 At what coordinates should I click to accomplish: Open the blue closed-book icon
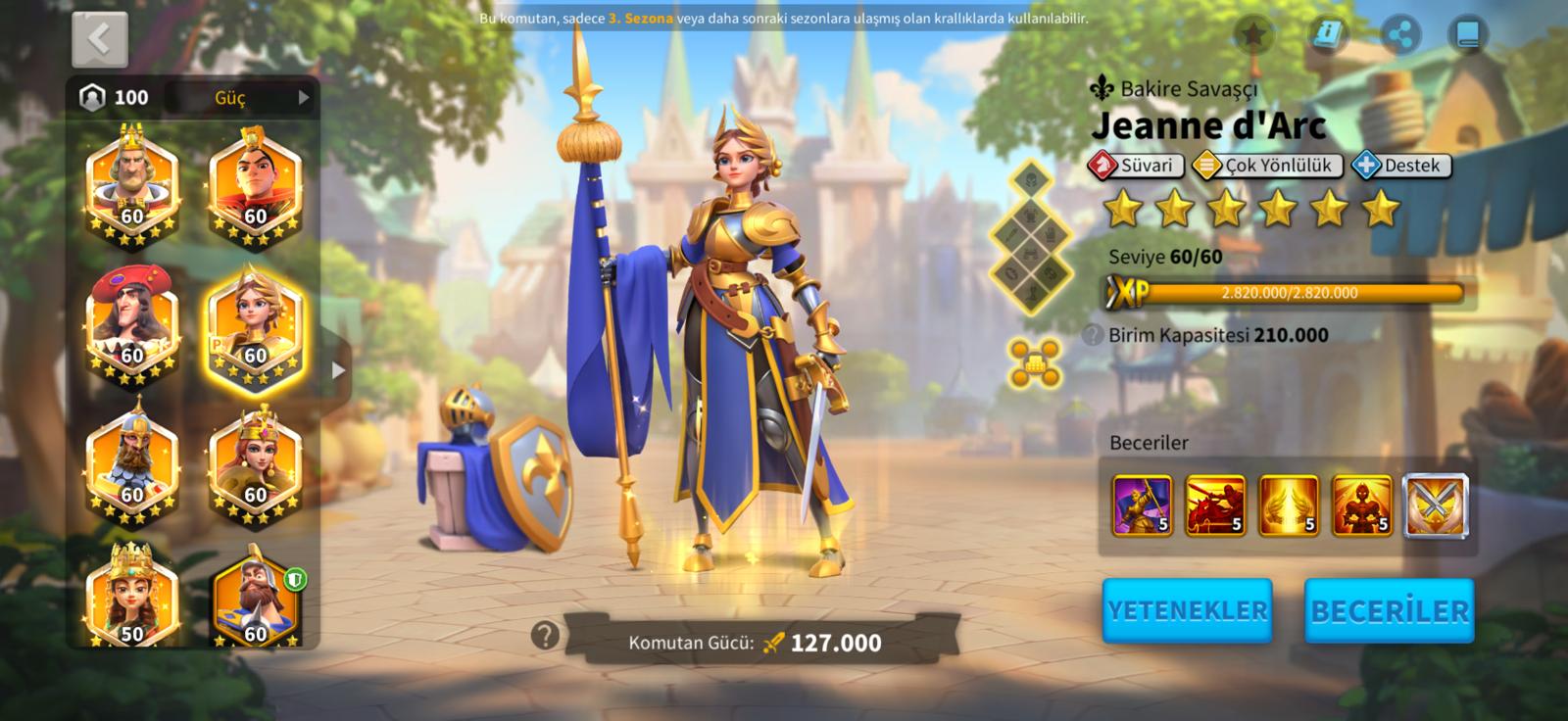(x=1467, y=36)
